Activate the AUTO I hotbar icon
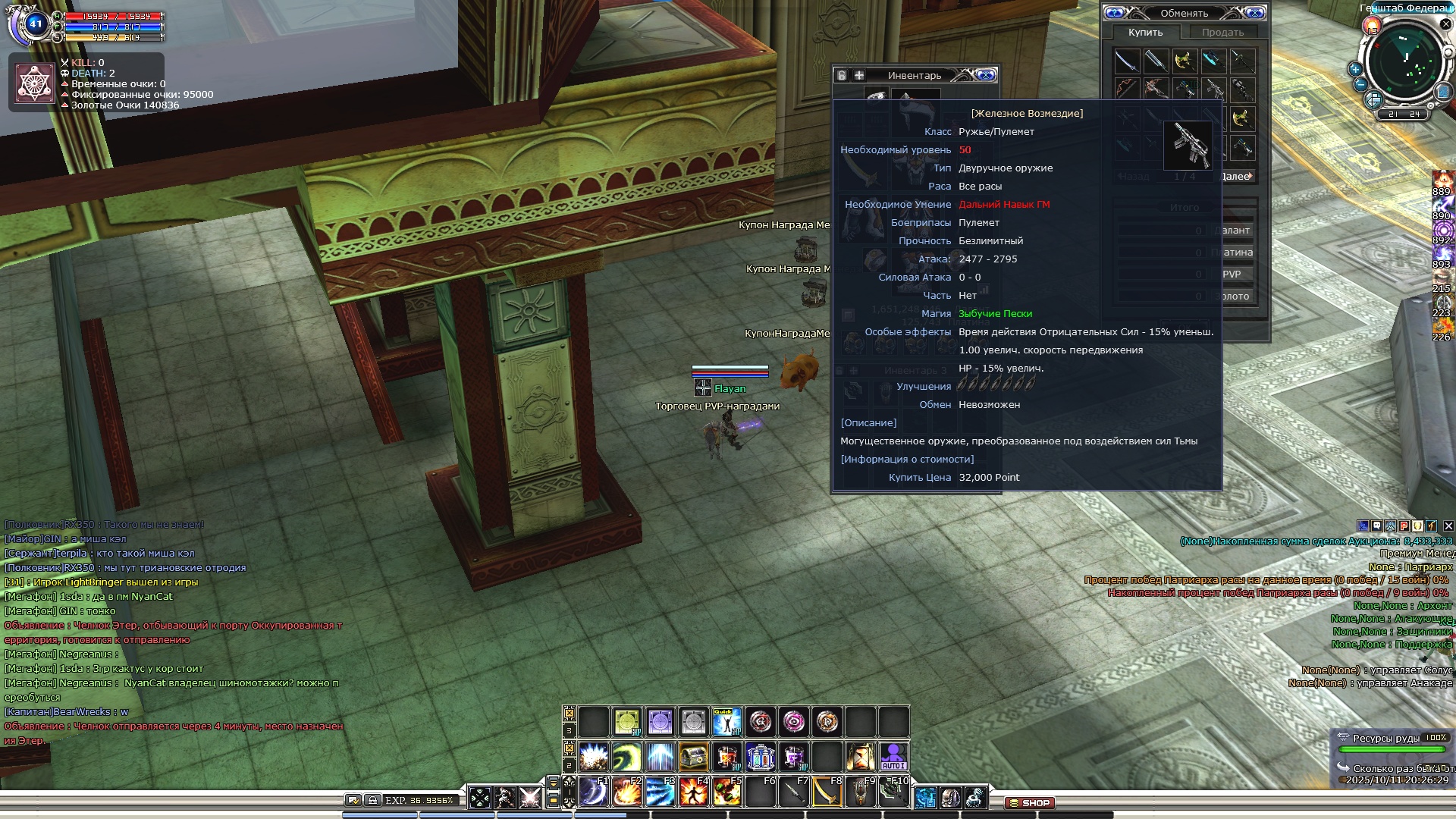 [x=893, y=757]
